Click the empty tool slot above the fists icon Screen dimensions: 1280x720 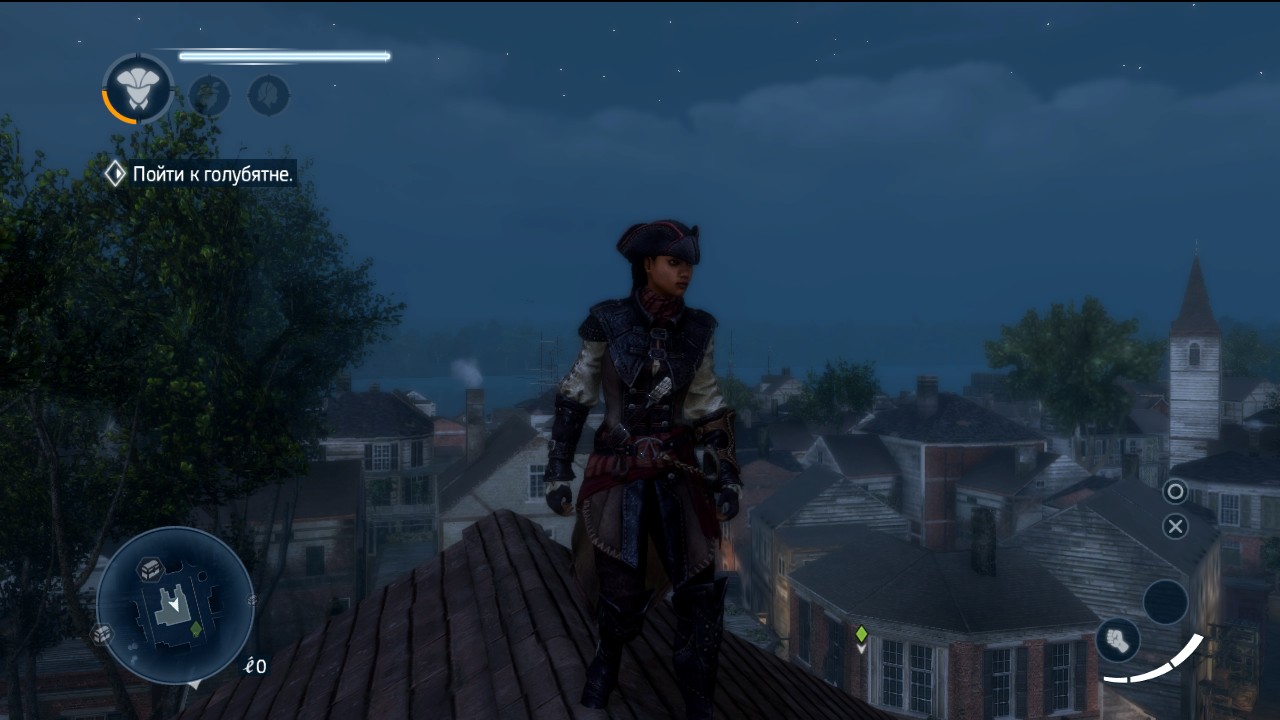tap(1165, 602)
